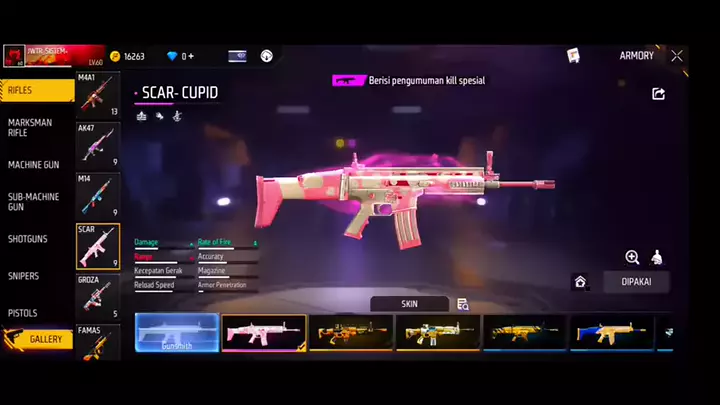Close the Armory screen
Viewport: 720px width, 405px height.
(677, 56)
